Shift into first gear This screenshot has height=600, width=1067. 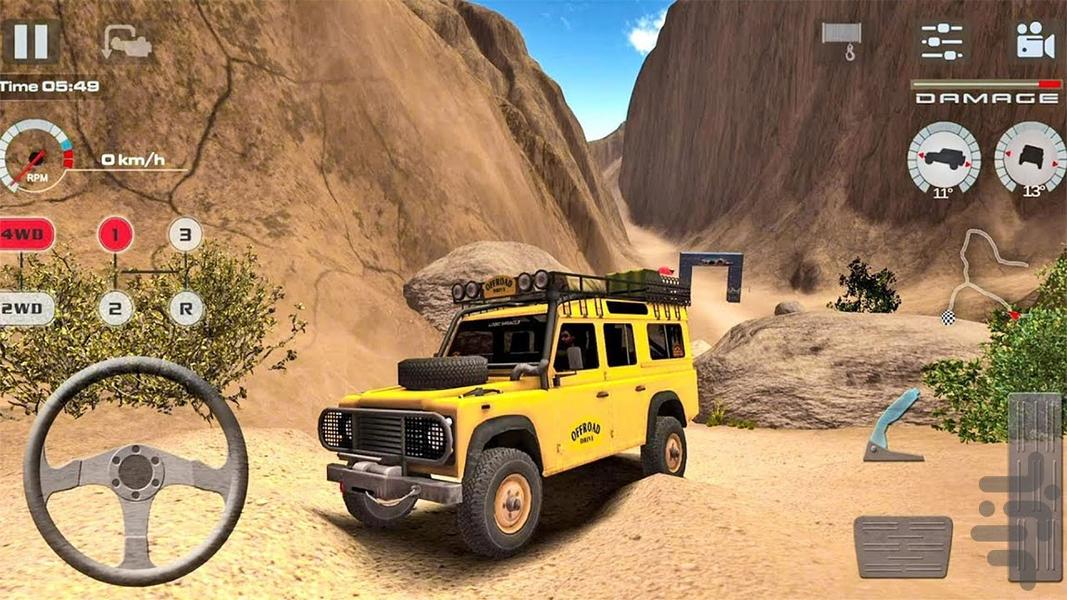(115, 235)
